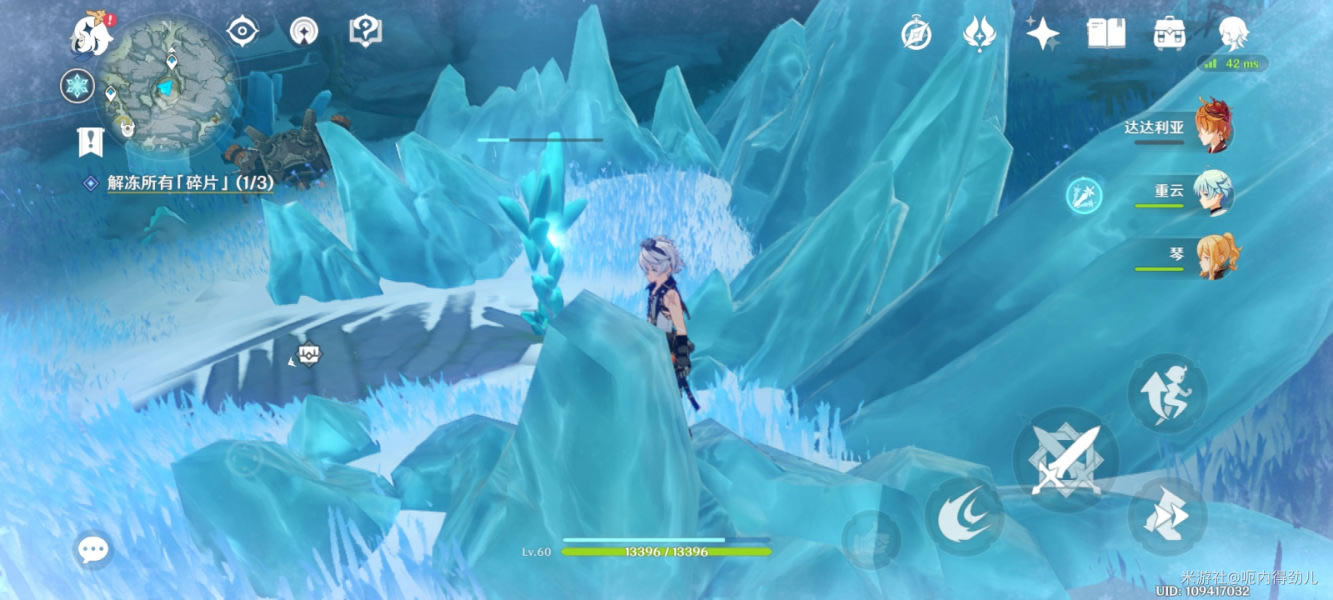Tap the crossed-swords normal attack button

[x=1065, y=462]
